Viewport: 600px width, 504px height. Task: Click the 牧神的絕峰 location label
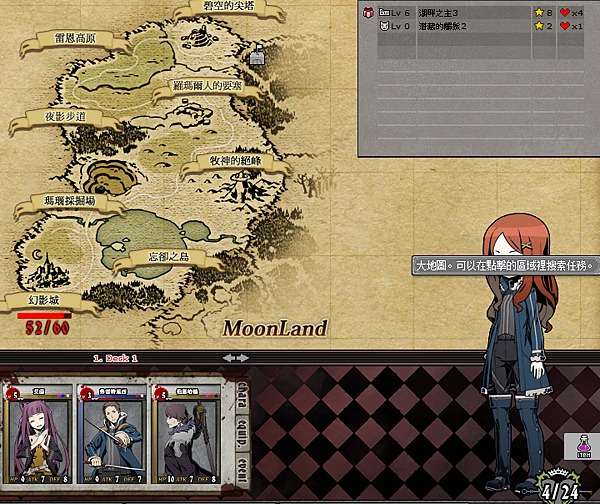pyautogui.click(x=234, y=161)
